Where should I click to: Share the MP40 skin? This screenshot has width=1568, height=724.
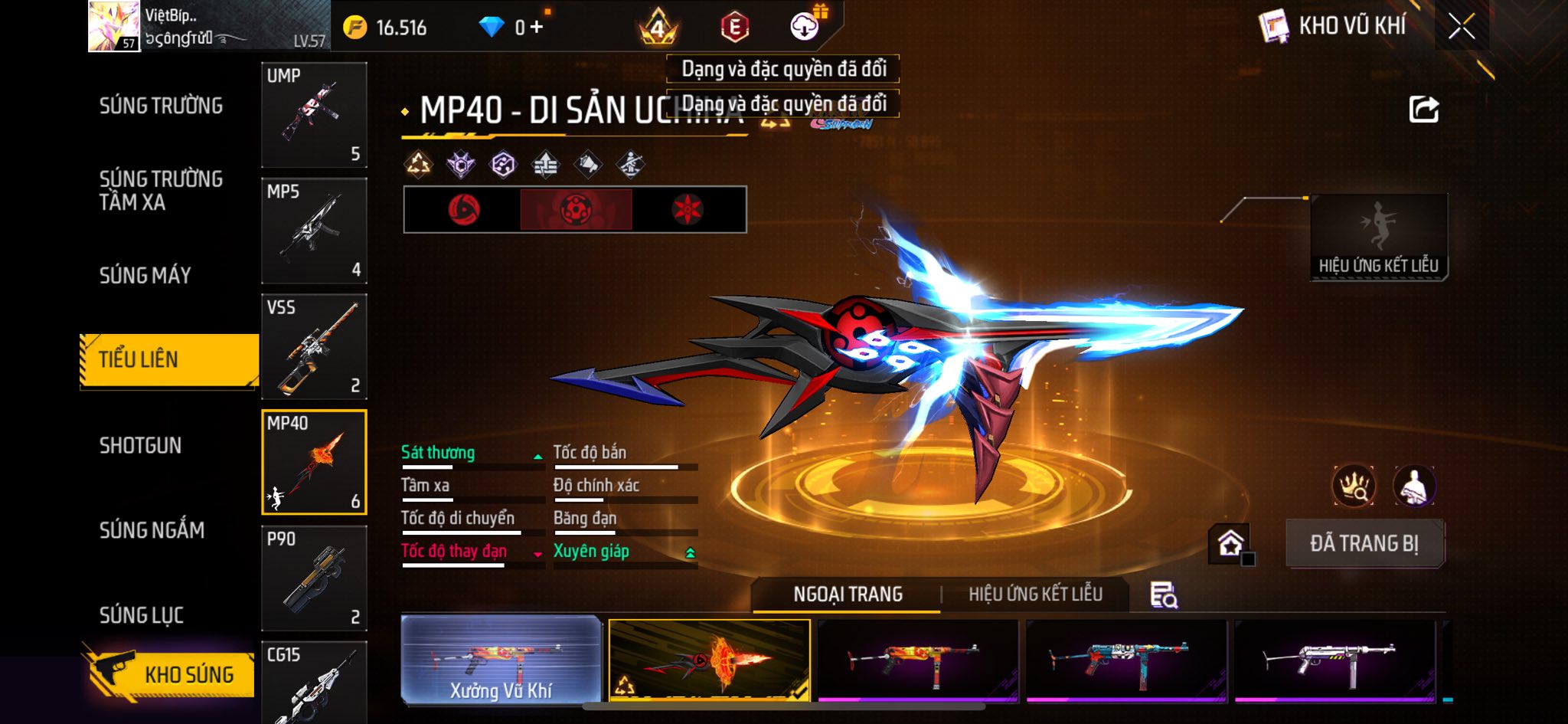pos(1423,110)
